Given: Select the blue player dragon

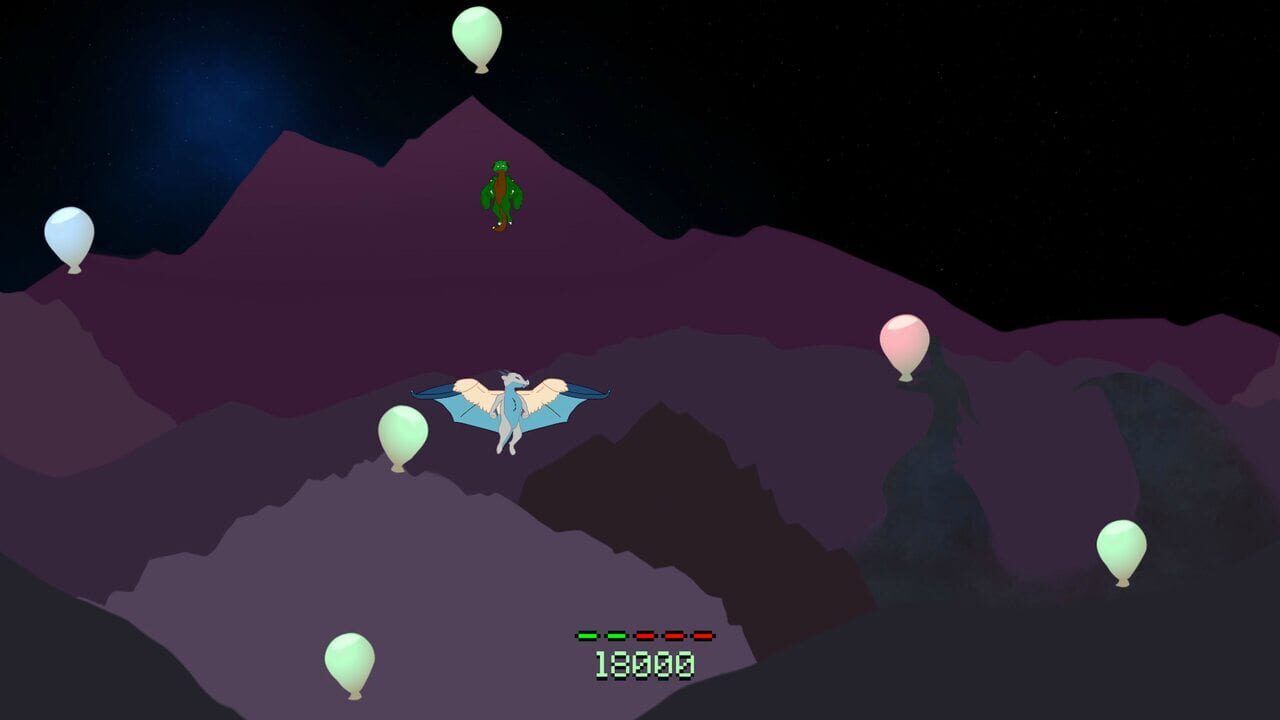Looking at the screenshot, I should click(x=510, y=410).
